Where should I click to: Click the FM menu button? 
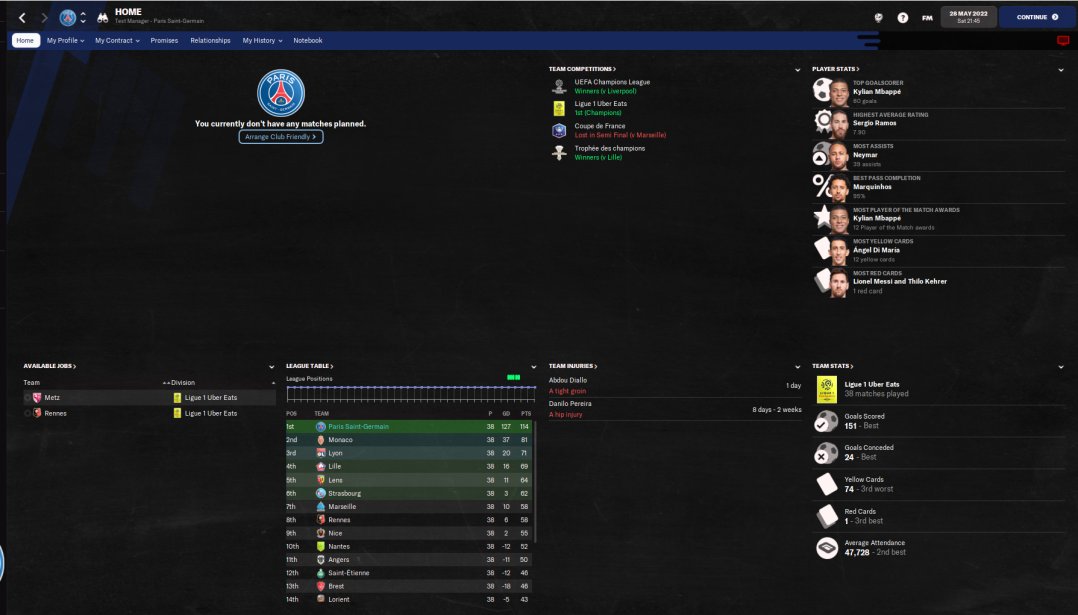coord(927,17)
